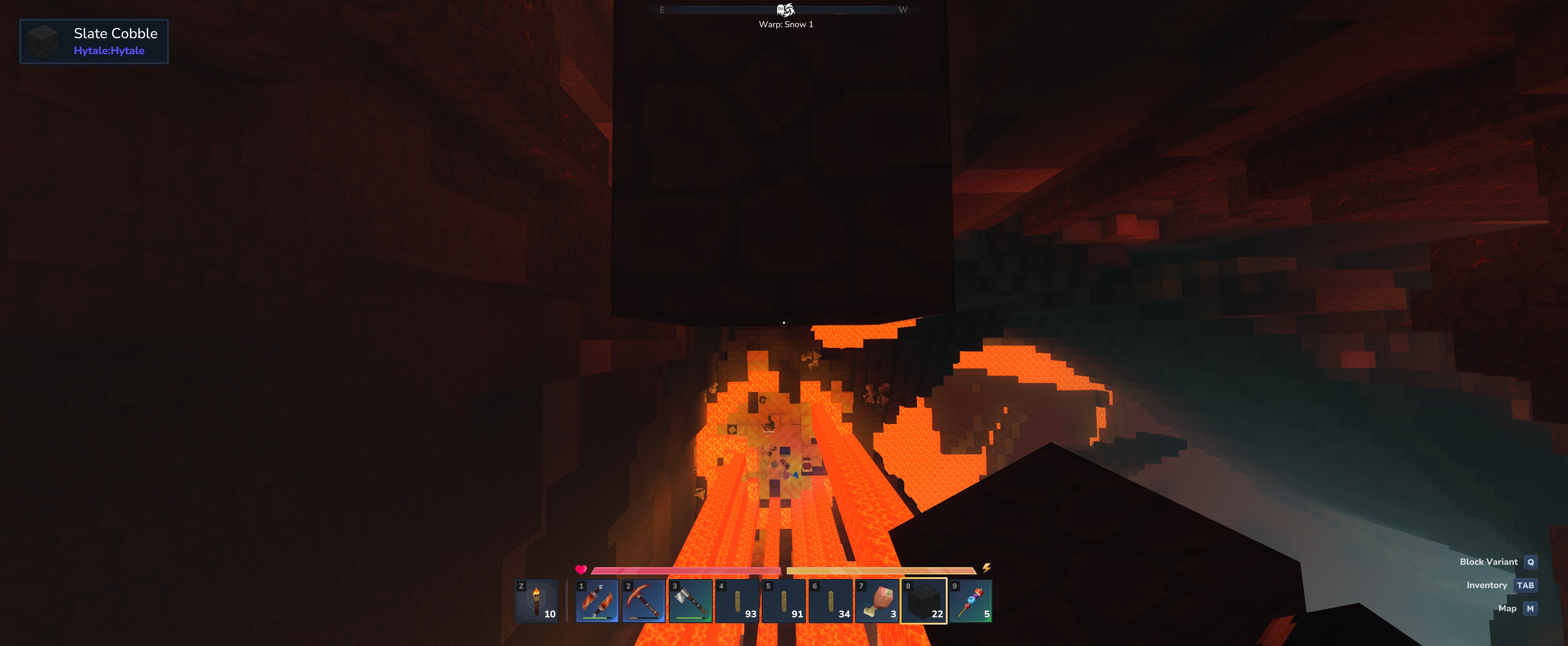Equip the dual daggers in slot 1
1568x646 pixels.
click(x=597, y=601)
